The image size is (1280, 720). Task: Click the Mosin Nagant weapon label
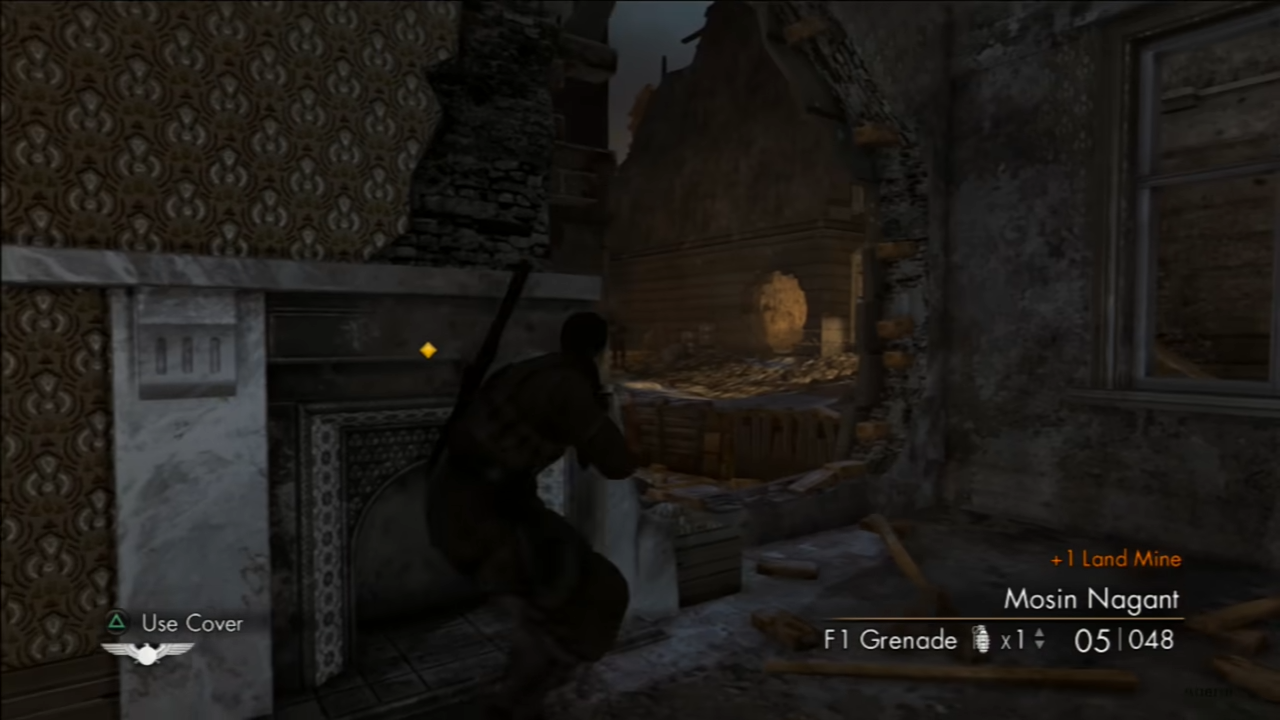pos(1091,600)
